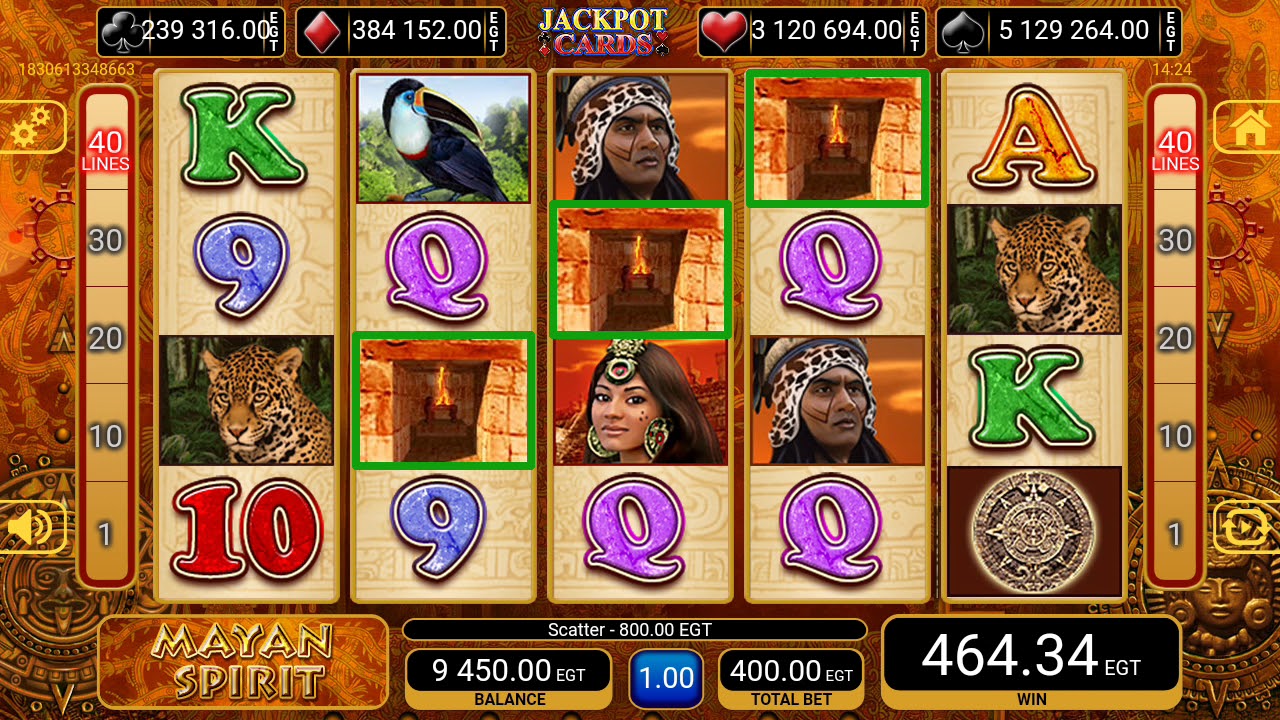Viewport: 1280px width, 720px height.
Task: Collect the 464.34 EGT win
Action: (1031, 660)
